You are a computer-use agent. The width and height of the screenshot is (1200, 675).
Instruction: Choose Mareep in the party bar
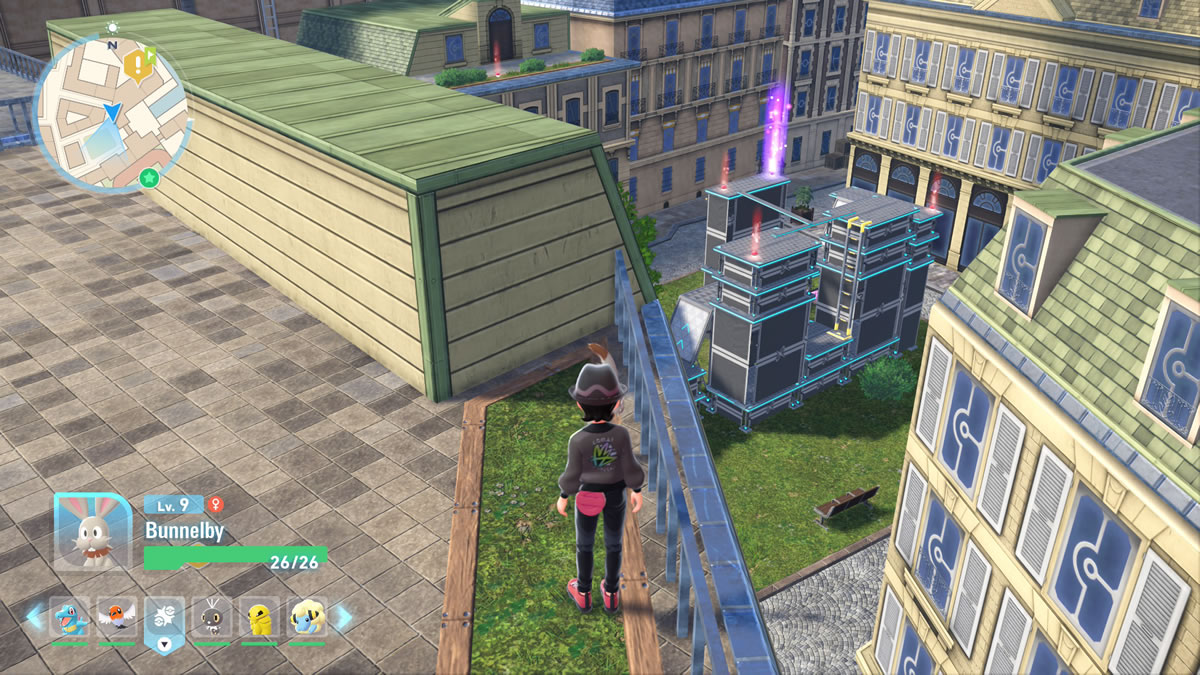pyautogui.click(x=307, y=617)
